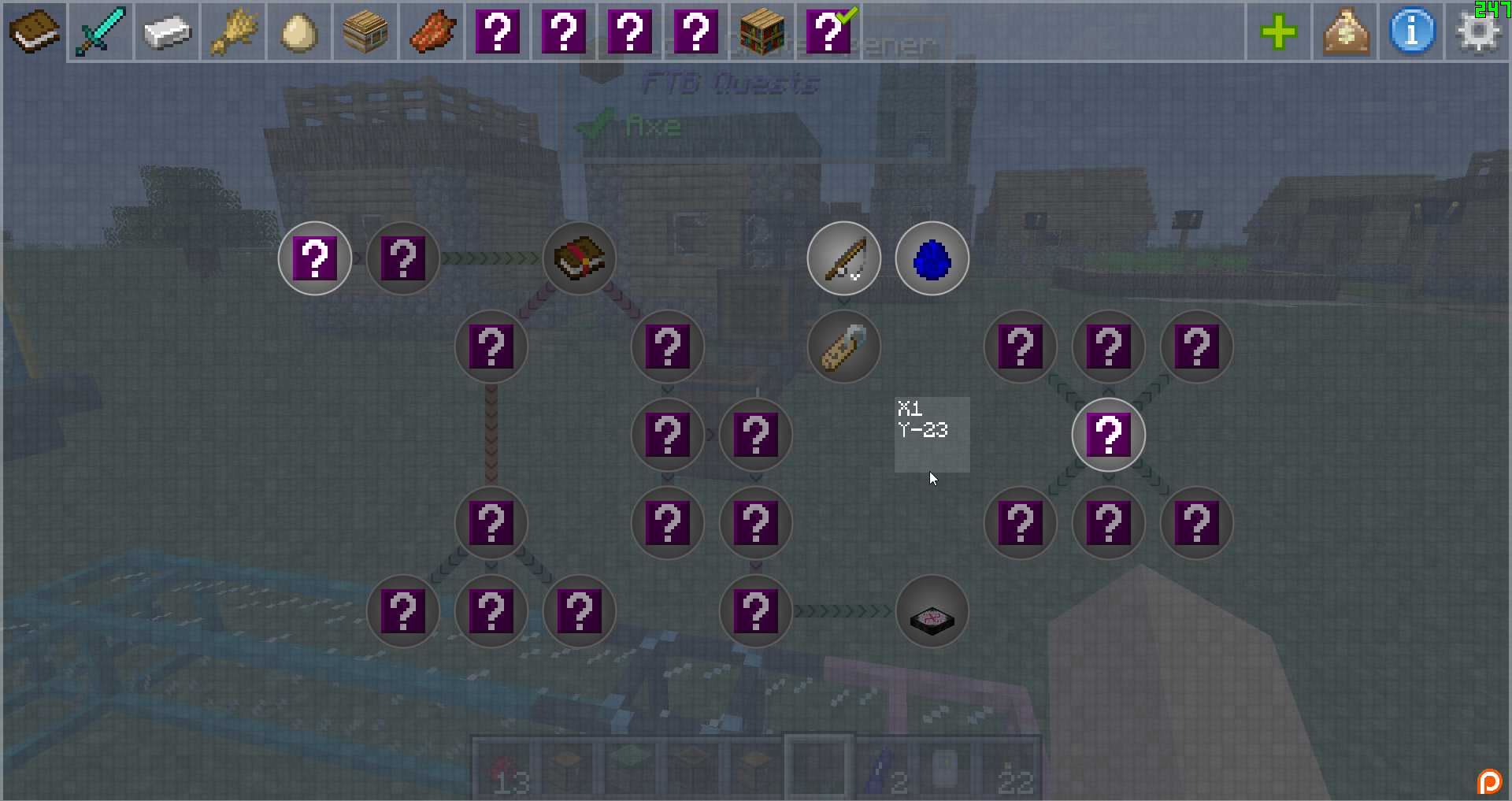The image size is (1512, 801).
Task: Choose the black pressure plate quest node
Action: click(932, 611)
